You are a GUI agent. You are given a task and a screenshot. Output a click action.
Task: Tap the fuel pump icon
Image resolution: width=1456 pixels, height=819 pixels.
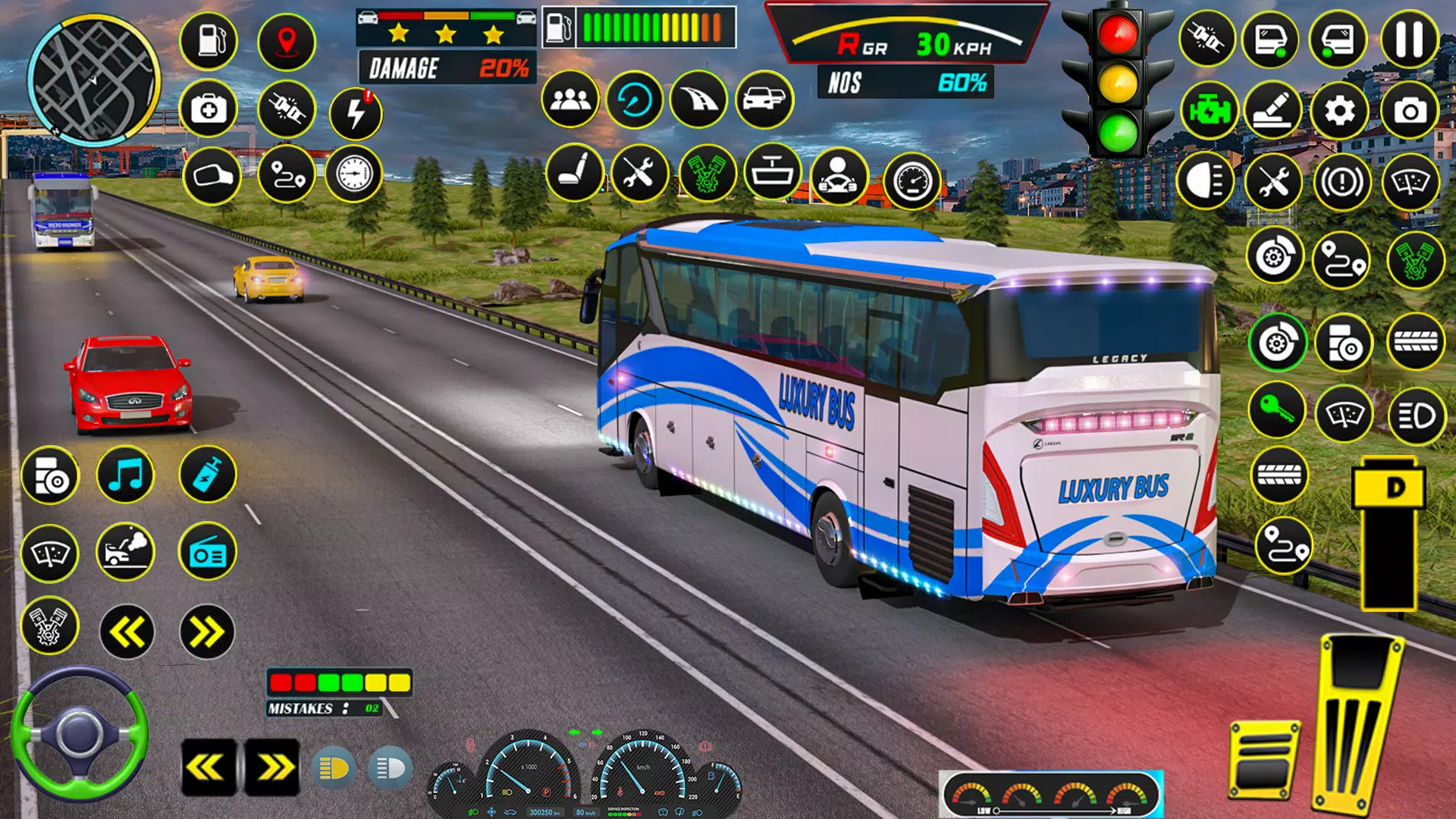pyautogui.click(x=209, y=40)
